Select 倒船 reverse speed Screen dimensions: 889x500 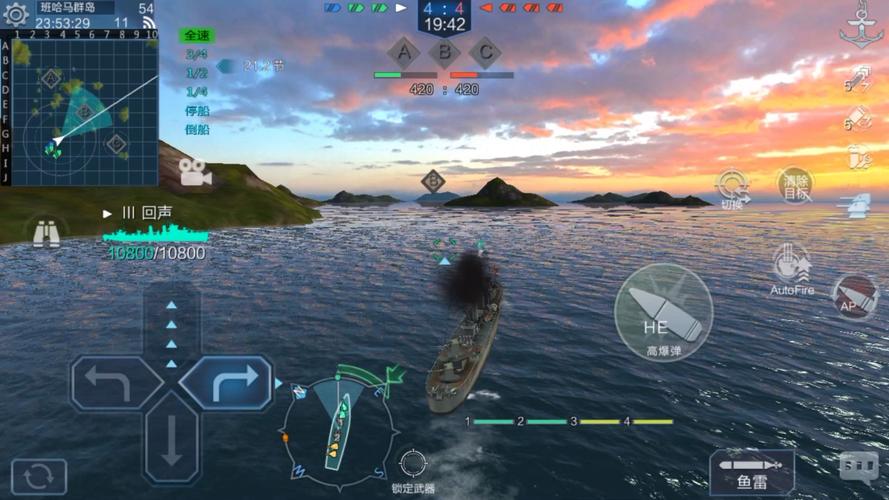click(x=197, y=130)
